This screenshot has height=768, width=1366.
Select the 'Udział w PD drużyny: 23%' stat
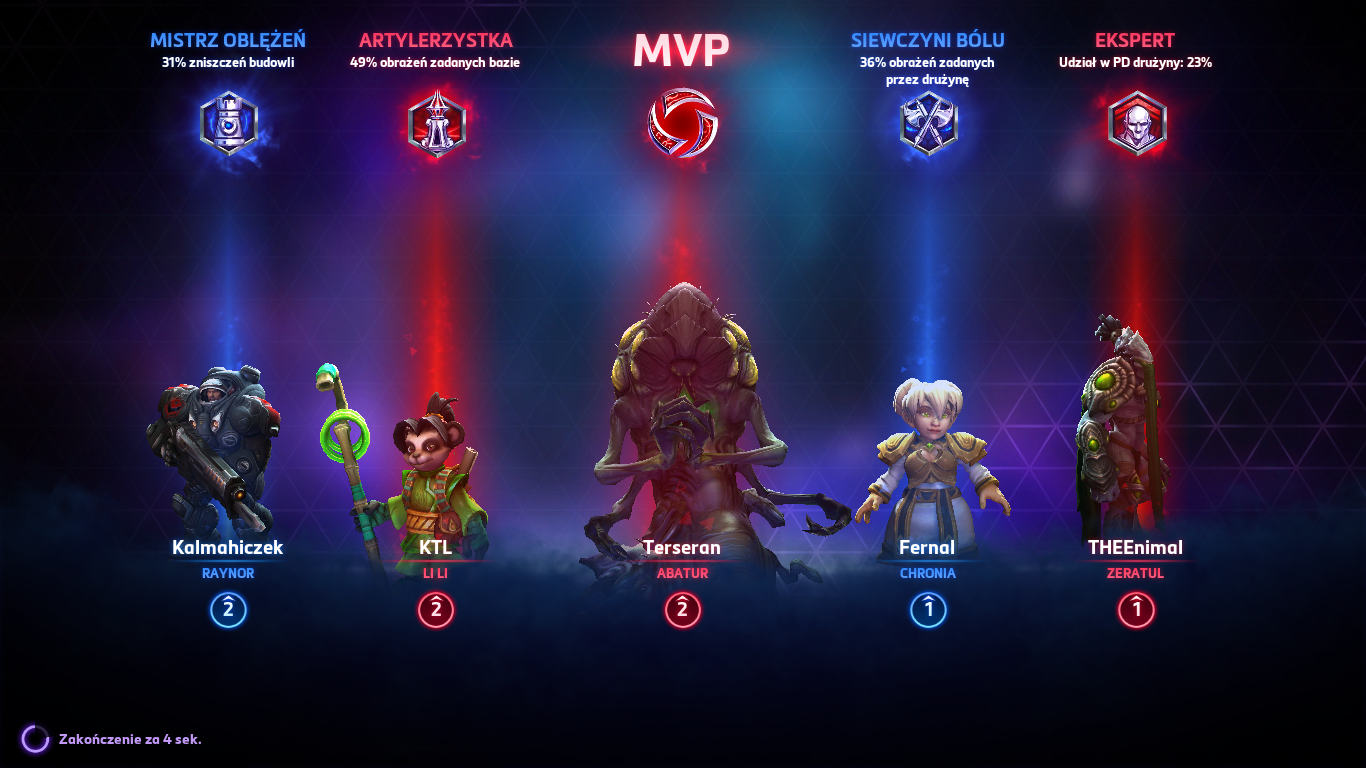pyautogui.click(x=1136, y=62)
